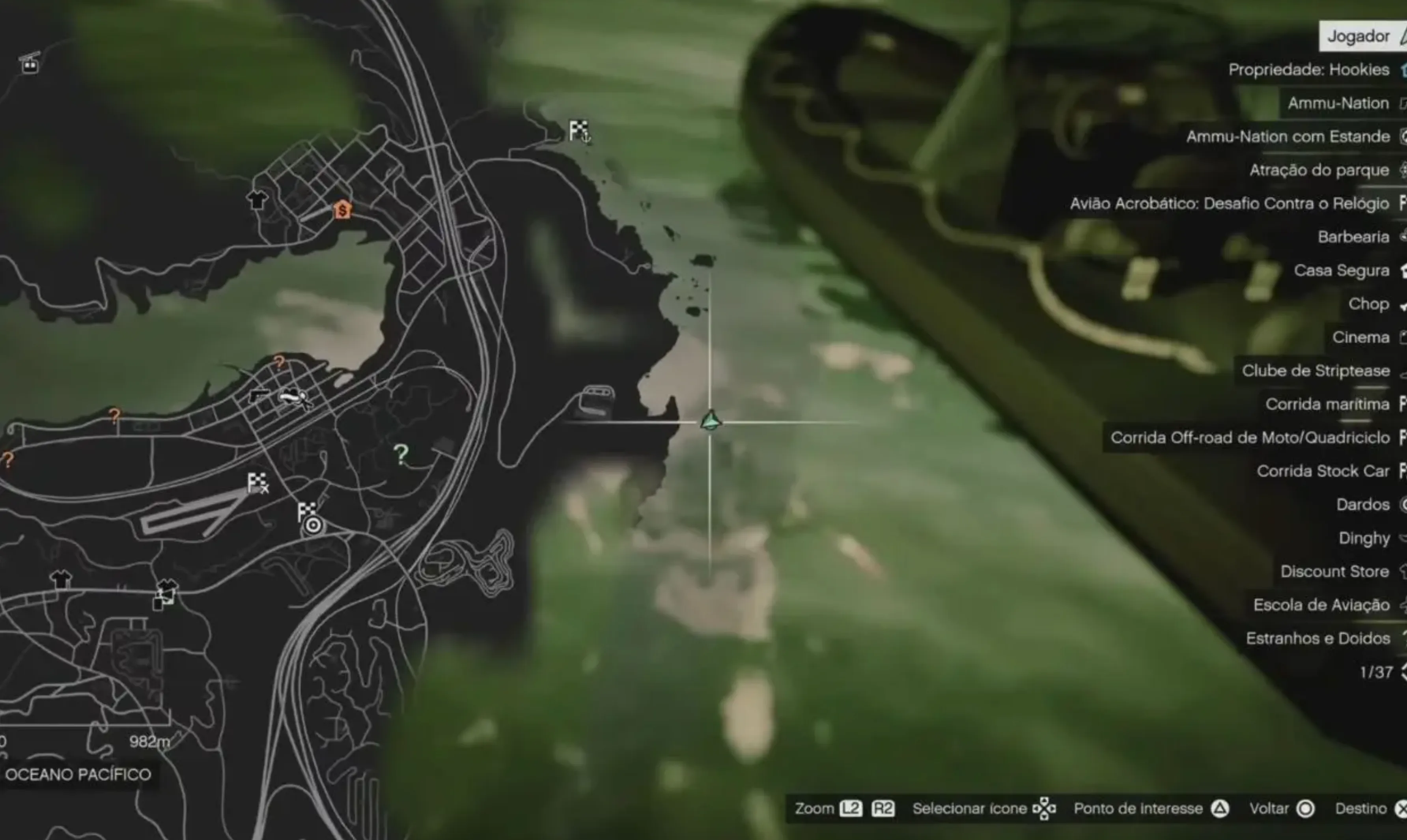Choose Corrida marítima in the legend
Screen dimensions: 1407x840
click(x=1327, y=403)
